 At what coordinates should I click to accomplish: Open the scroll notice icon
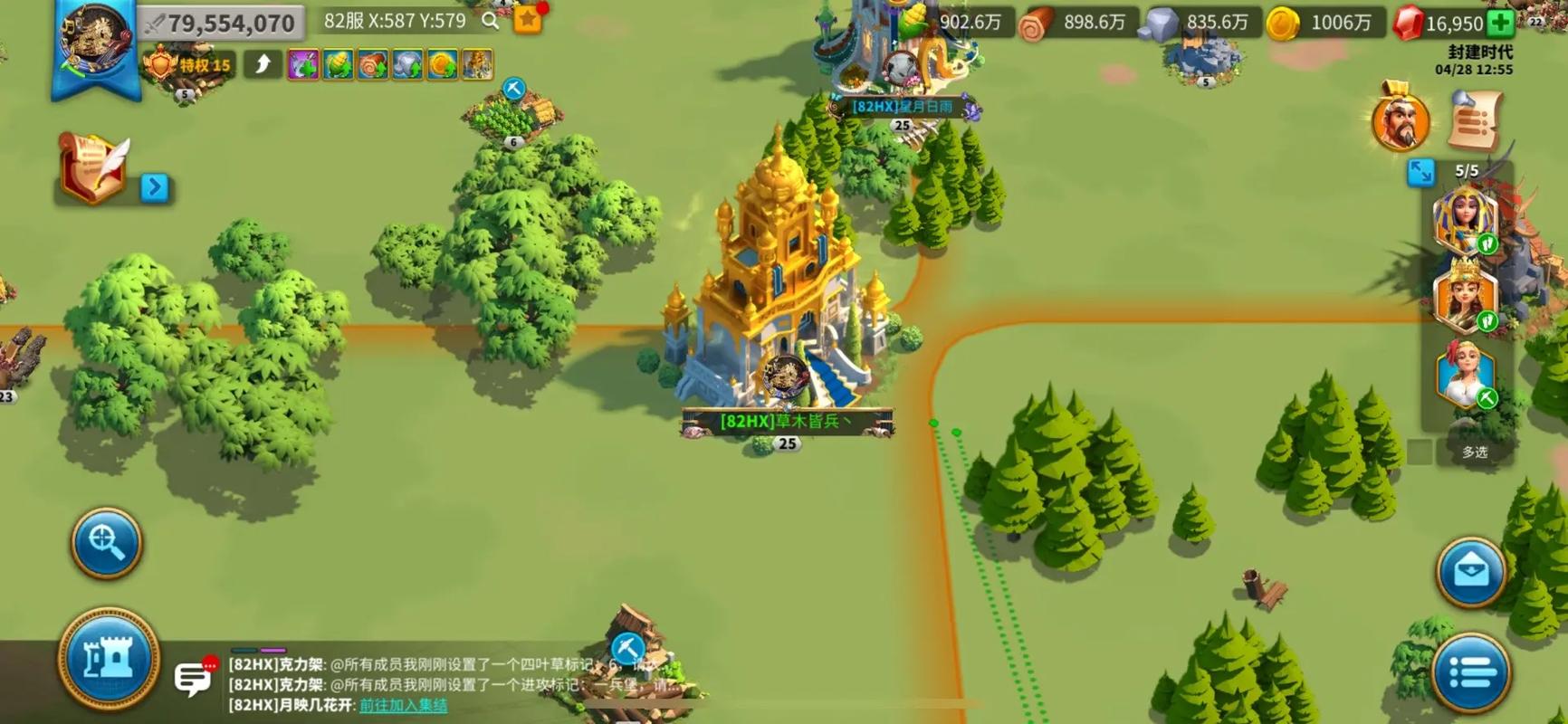(1474, 121)
